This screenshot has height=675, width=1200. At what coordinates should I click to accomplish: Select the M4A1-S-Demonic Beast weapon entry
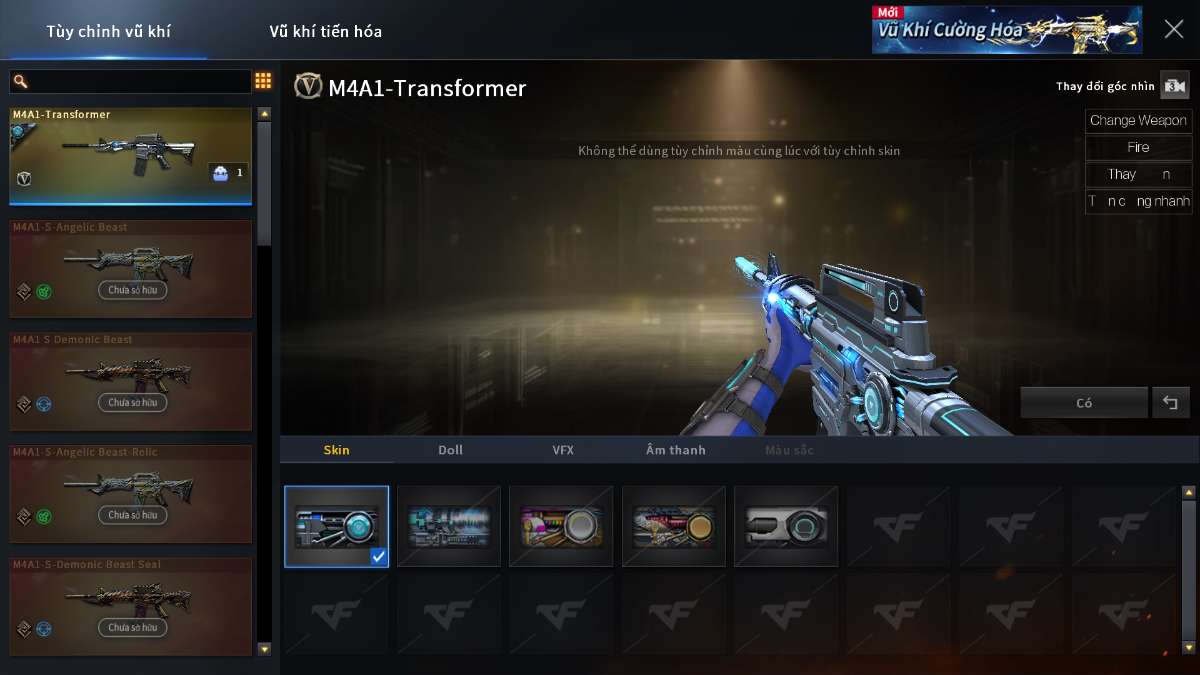coord(130,381)
